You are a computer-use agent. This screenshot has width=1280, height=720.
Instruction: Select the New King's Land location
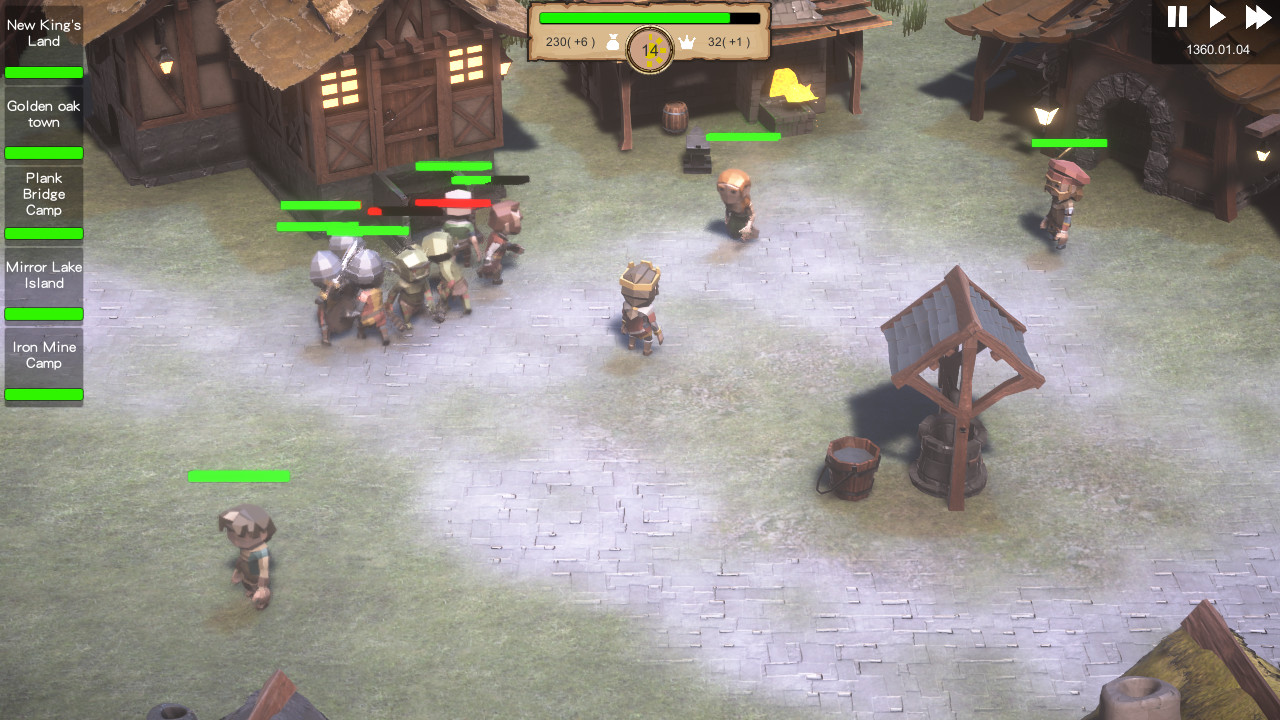coord(44,34)
